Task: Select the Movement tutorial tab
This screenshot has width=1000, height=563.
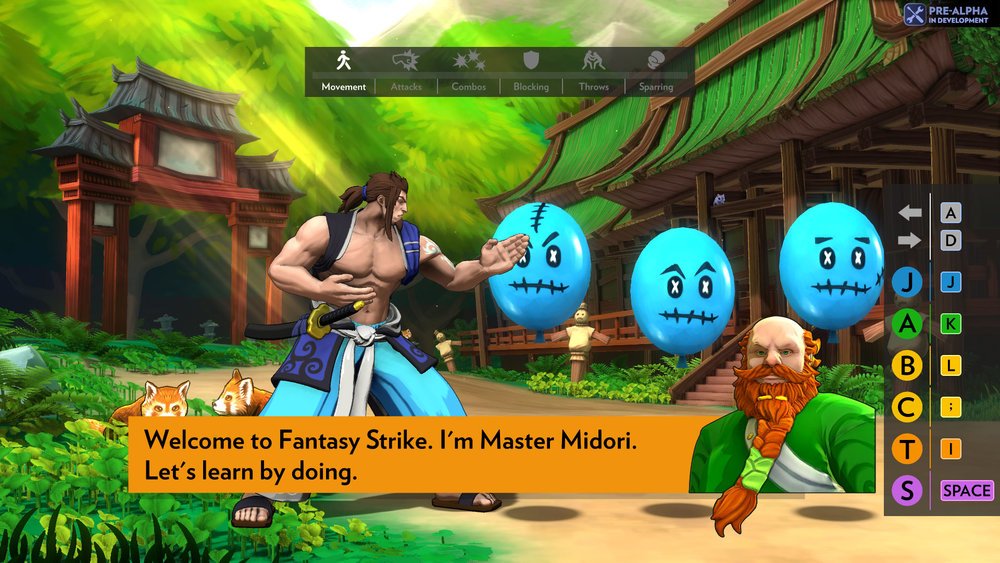Action: tap(344, 72)
